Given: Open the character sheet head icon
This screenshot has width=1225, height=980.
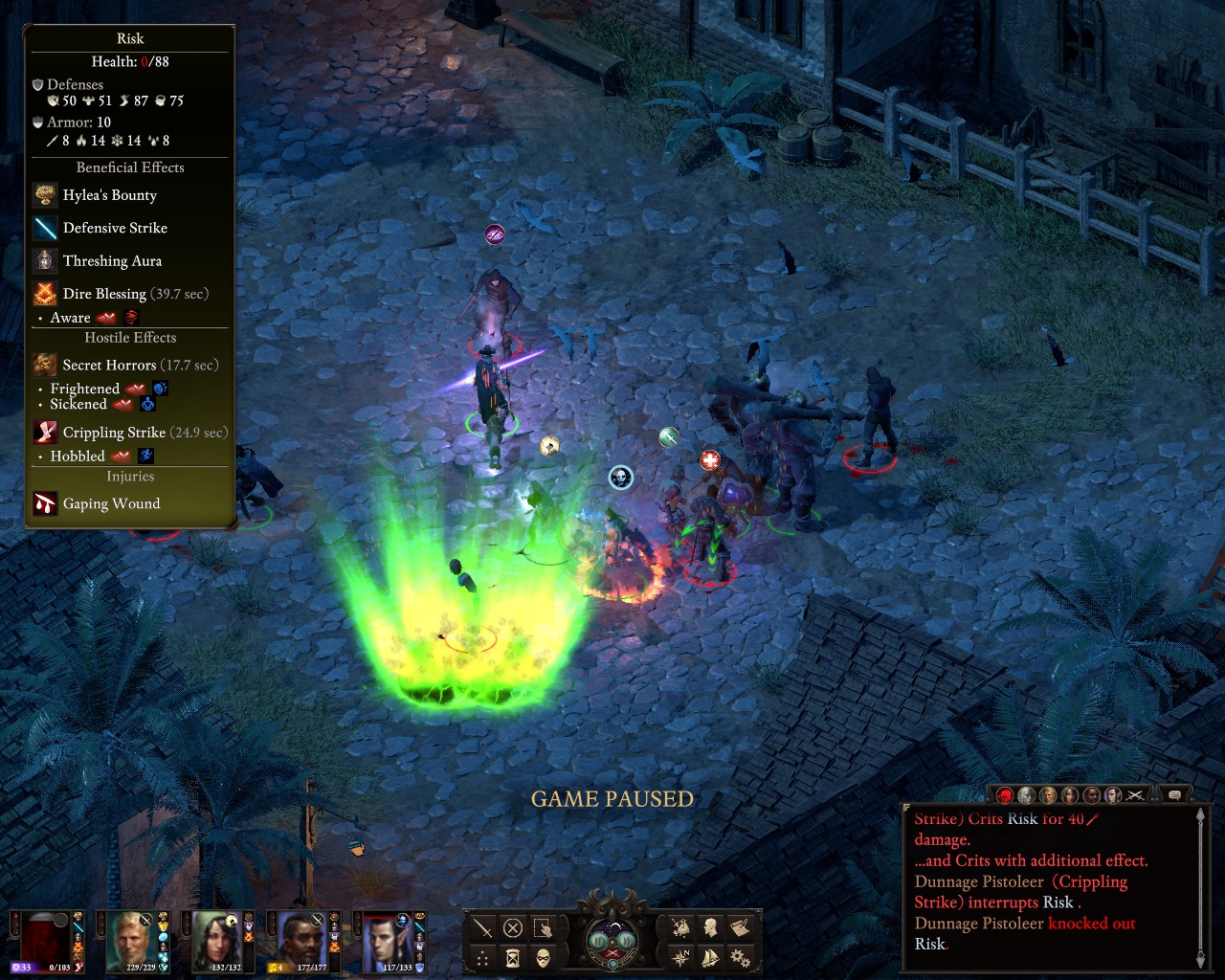Looking at the screenshot, I should point(710,927).
